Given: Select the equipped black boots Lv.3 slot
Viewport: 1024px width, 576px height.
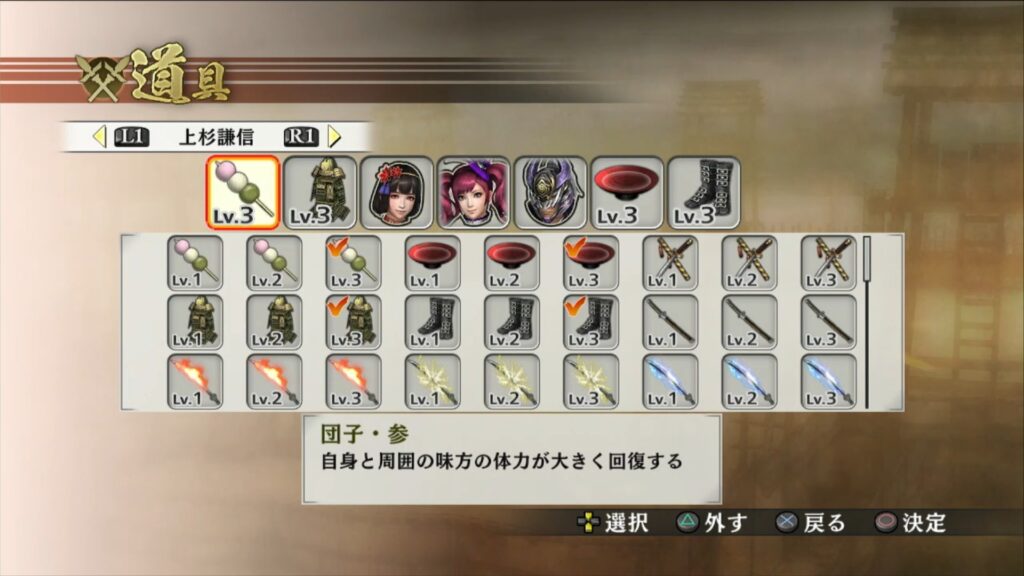Looking at the screenshot, I should [x=704, y=192].
